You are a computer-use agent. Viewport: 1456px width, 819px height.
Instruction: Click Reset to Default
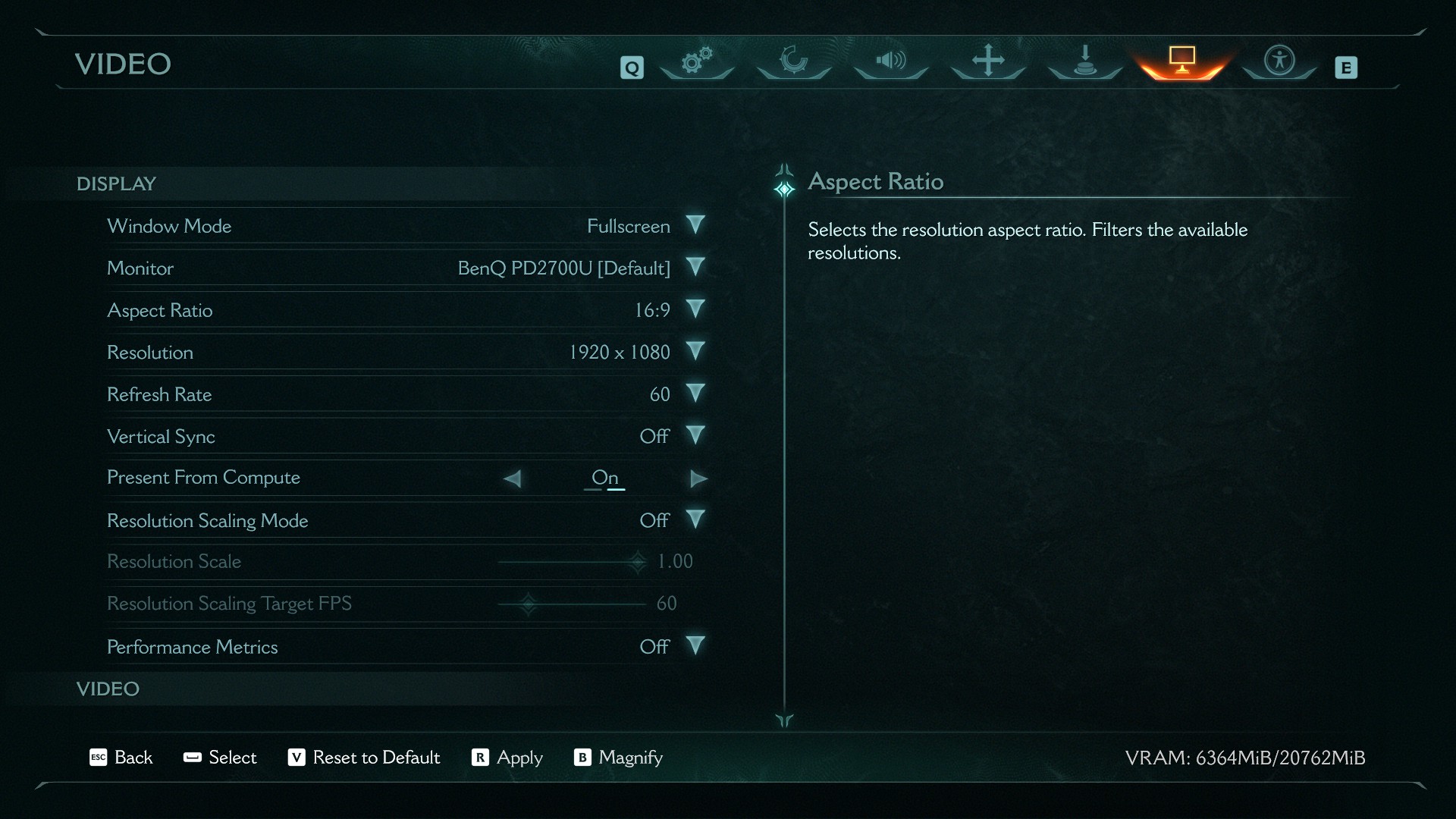(x=364, y=758)
